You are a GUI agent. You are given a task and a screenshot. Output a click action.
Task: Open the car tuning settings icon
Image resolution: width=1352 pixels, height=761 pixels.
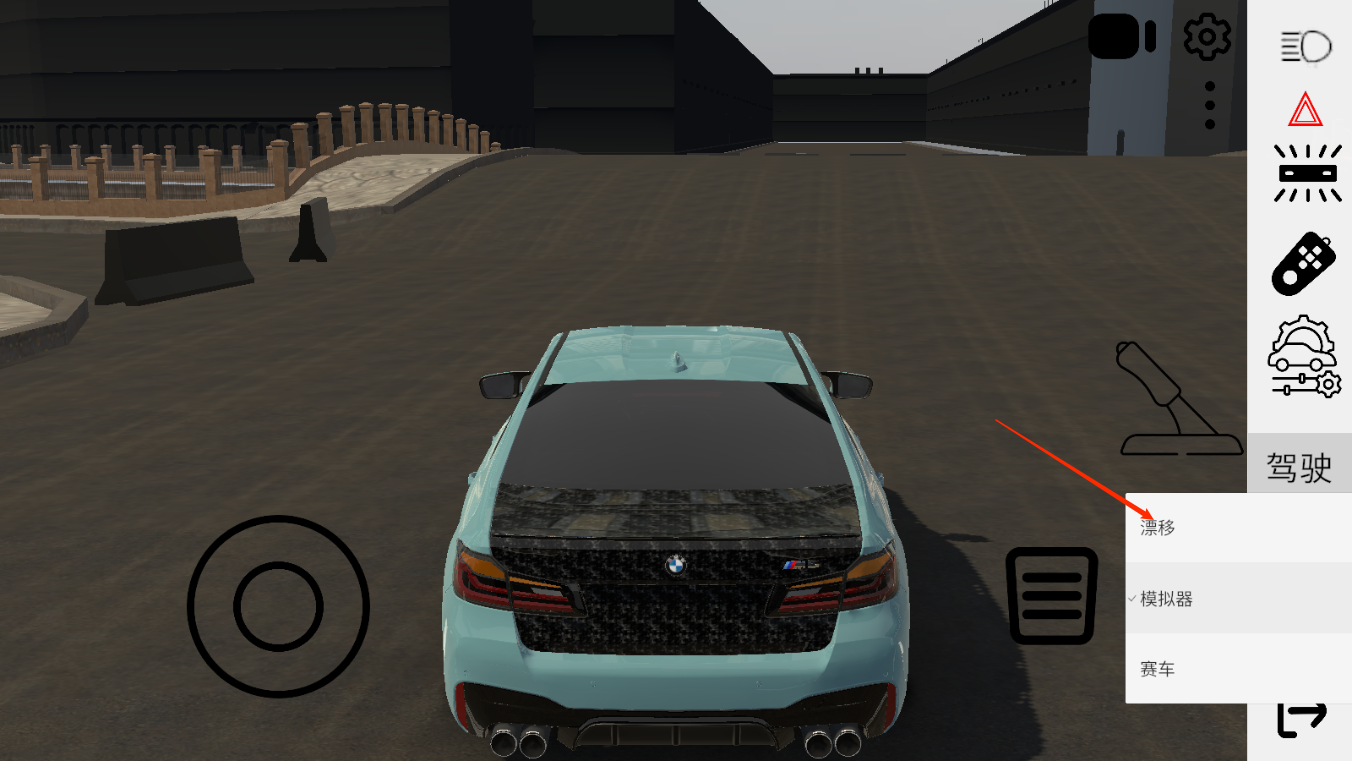(1304, 357)
